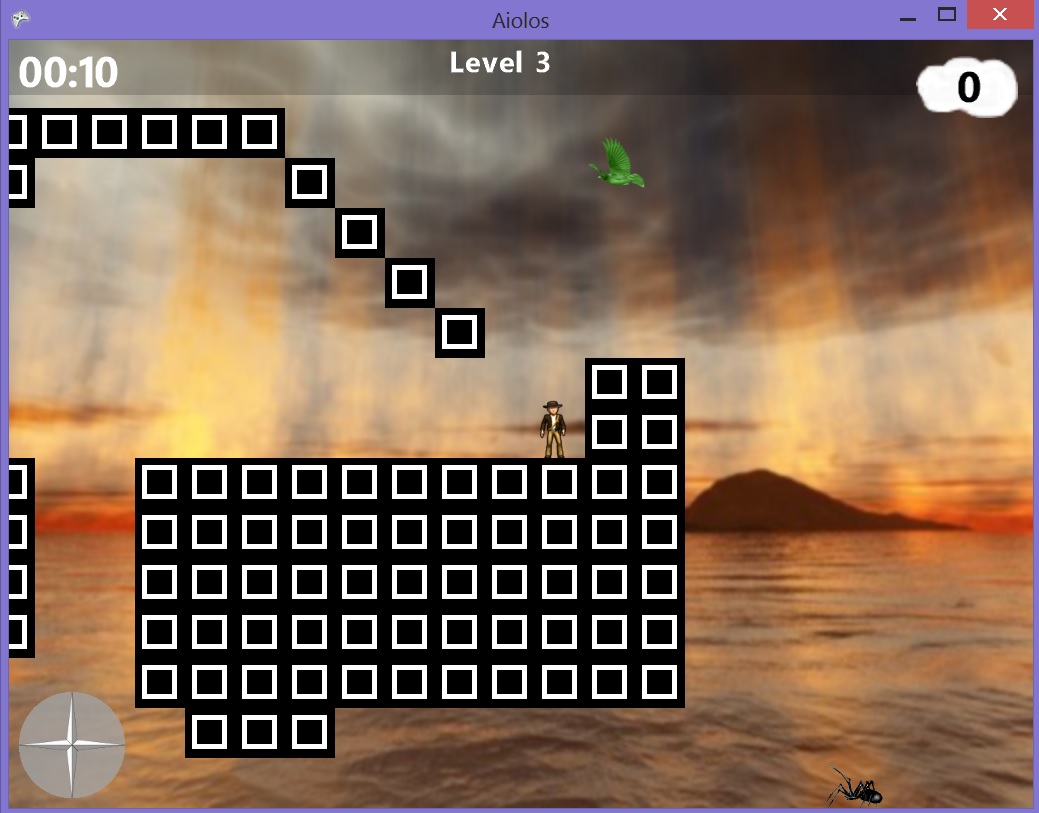Screen dimensions: 1039x813
Task: Maximize the Aiolos game window
Action: click(947, 16)
